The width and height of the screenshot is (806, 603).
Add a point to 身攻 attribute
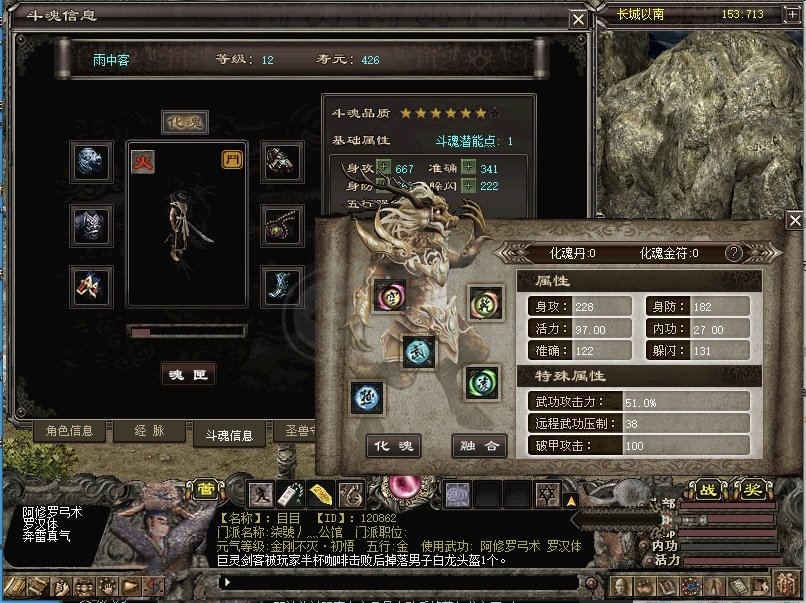[x=384, y=168]
